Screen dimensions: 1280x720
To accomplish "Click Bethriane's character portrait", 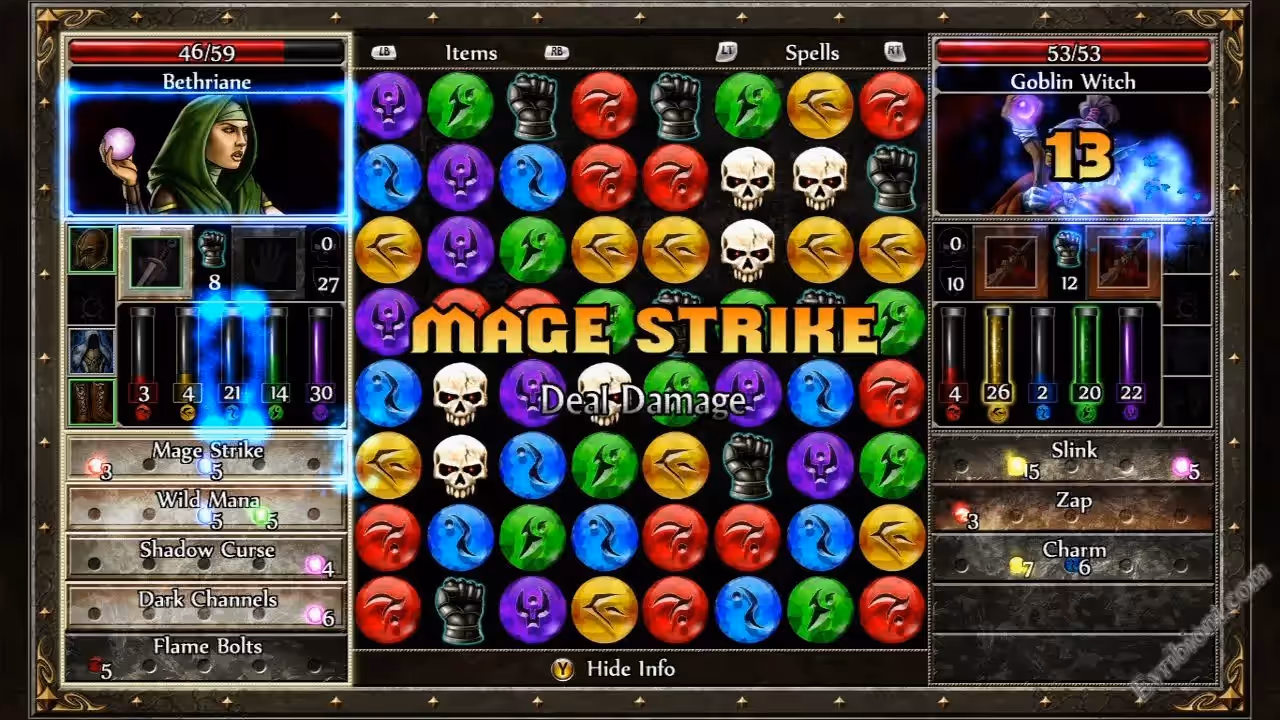I will pos(206,155).
